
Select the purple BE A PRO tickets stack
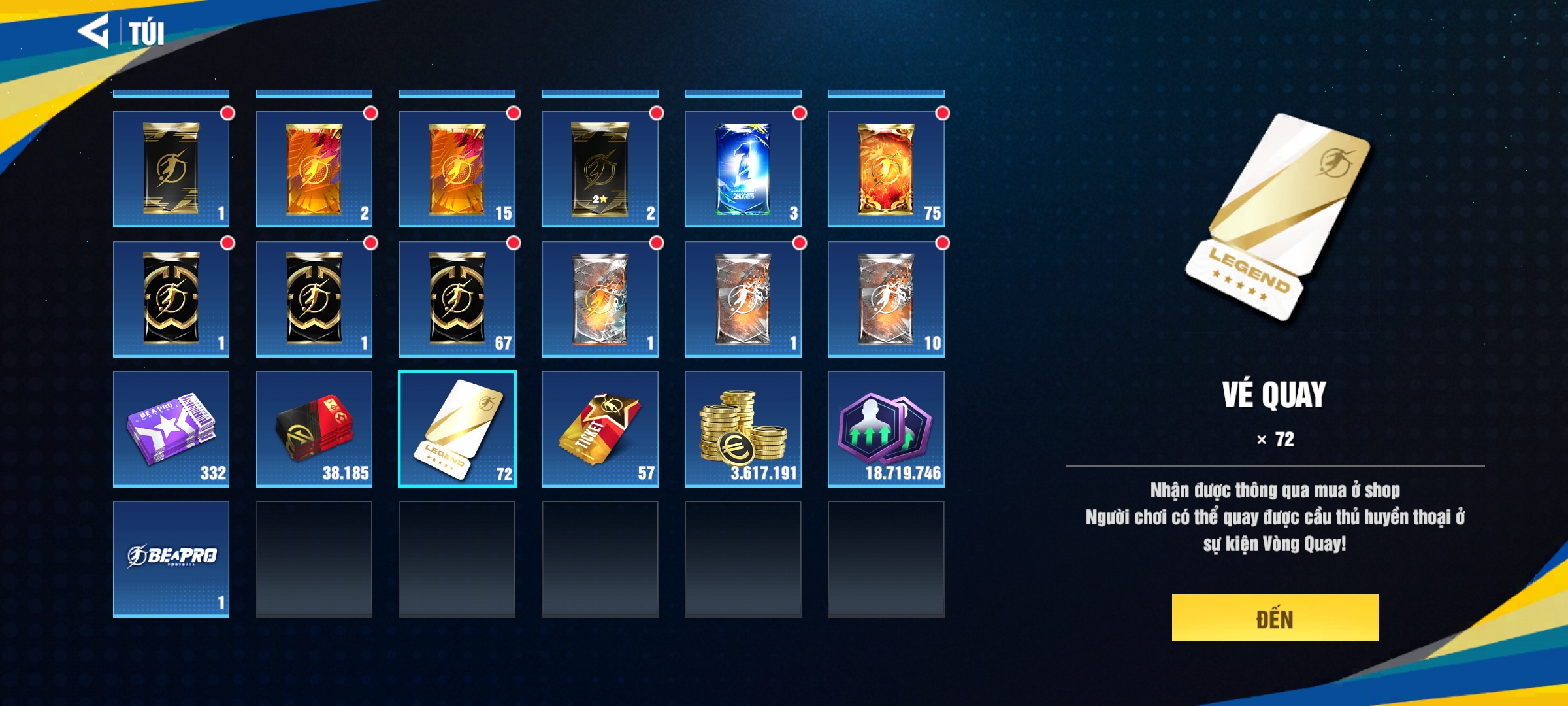point(171,429)
